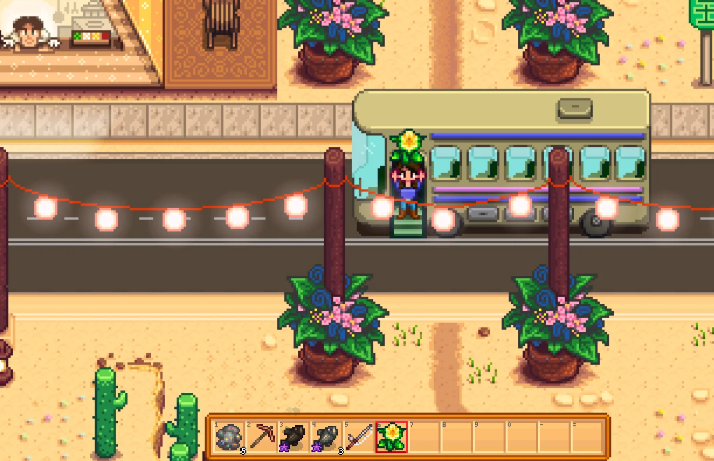Select the stone stack of five
Viewport: 714px width, 461px height.
pyautogui.click(x=229, y=436)
